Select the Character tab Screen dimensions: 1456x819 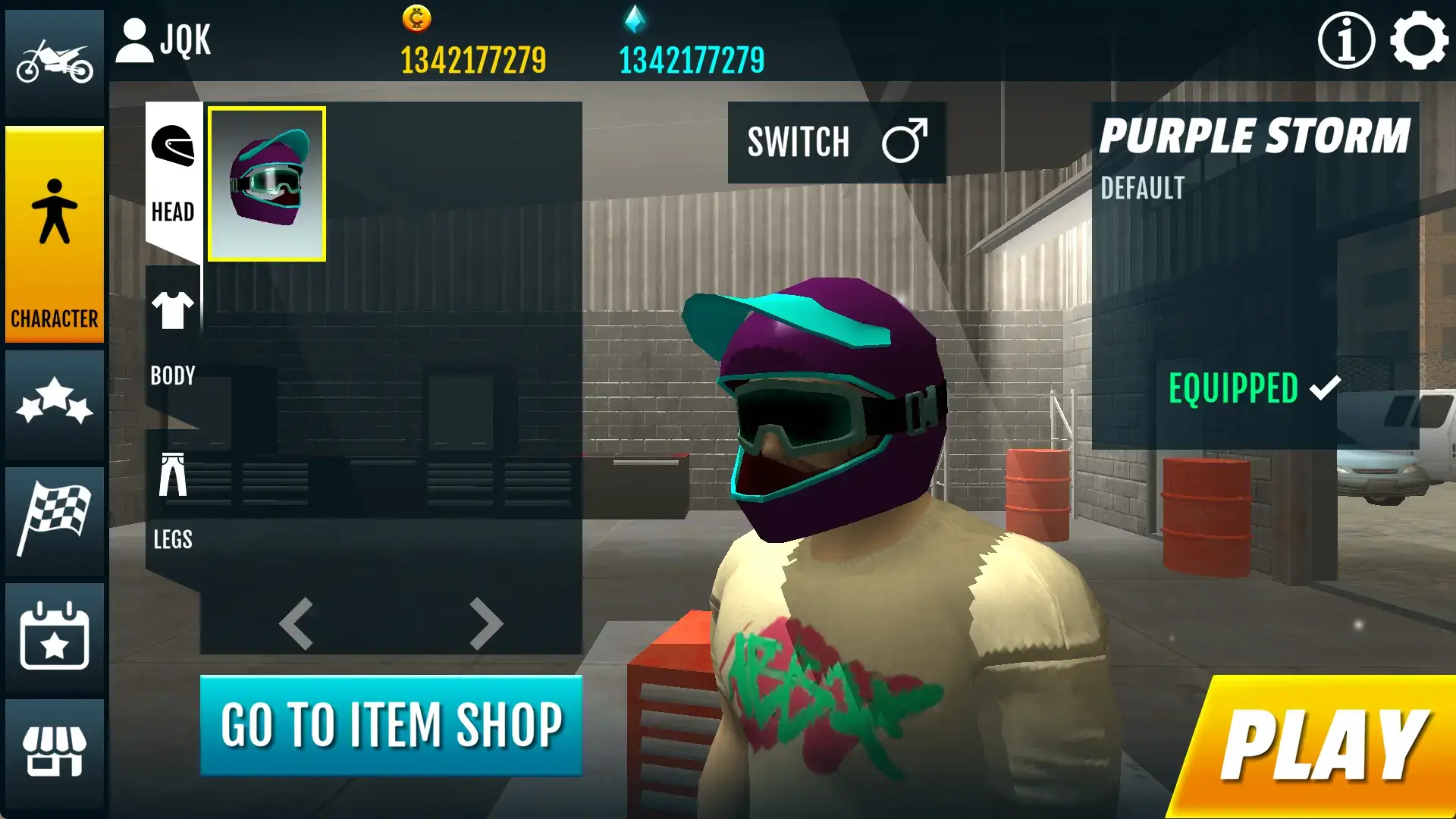coord(55,235)
